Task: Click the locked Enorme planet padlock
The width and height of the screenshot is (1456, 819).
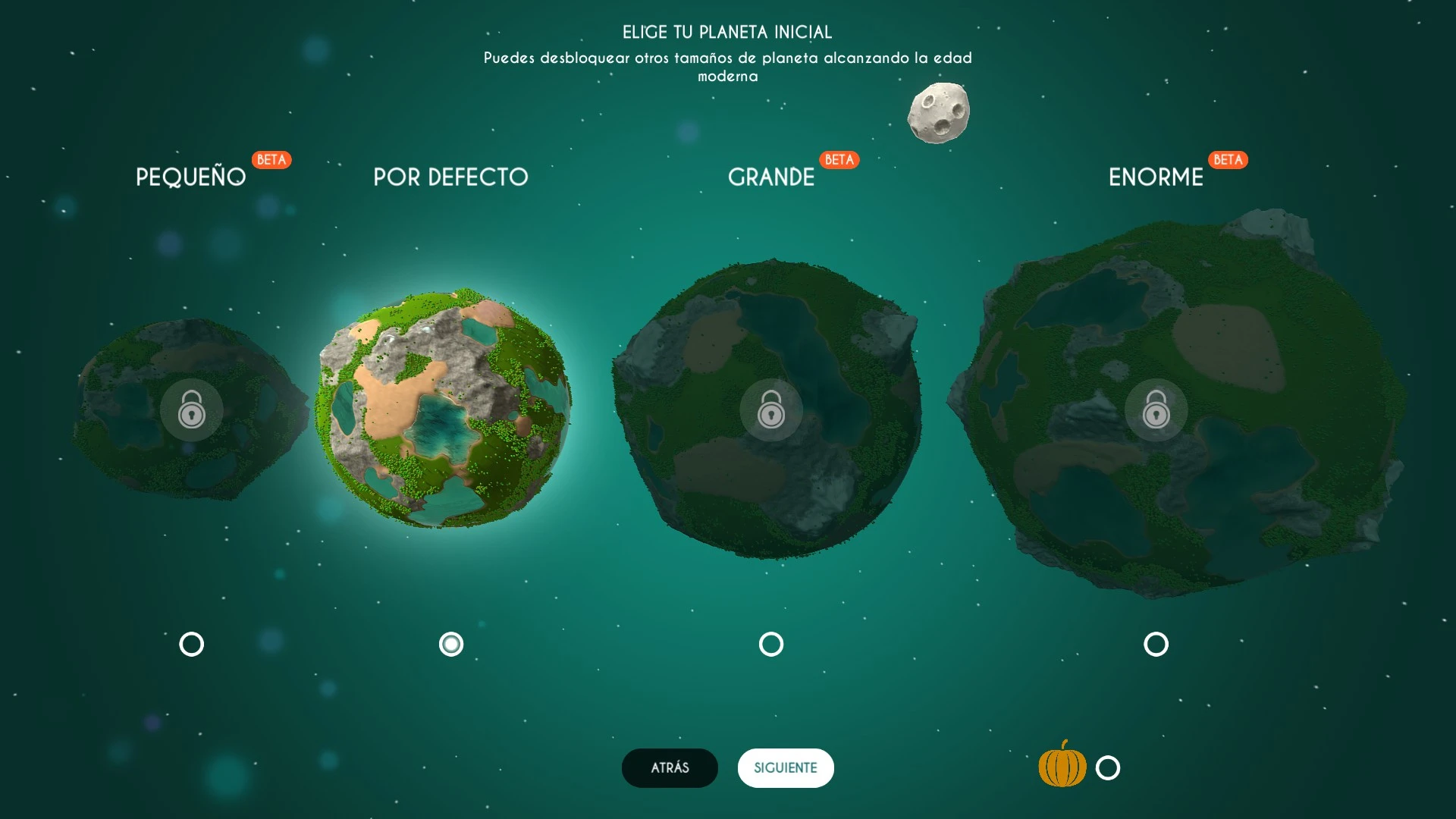Action: (x=1156, y=409)
